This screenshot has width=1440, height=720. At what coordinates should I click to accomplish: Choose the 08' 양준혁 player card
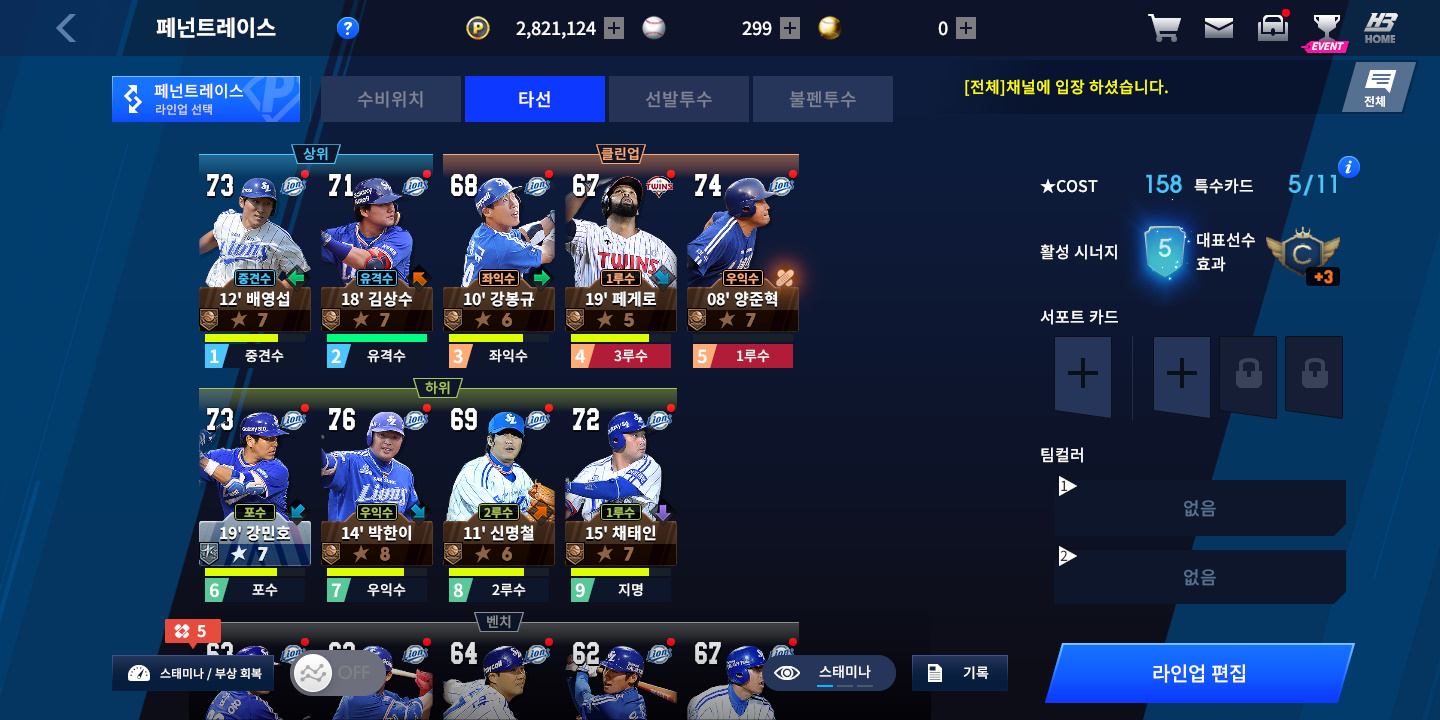pos(743,250)
